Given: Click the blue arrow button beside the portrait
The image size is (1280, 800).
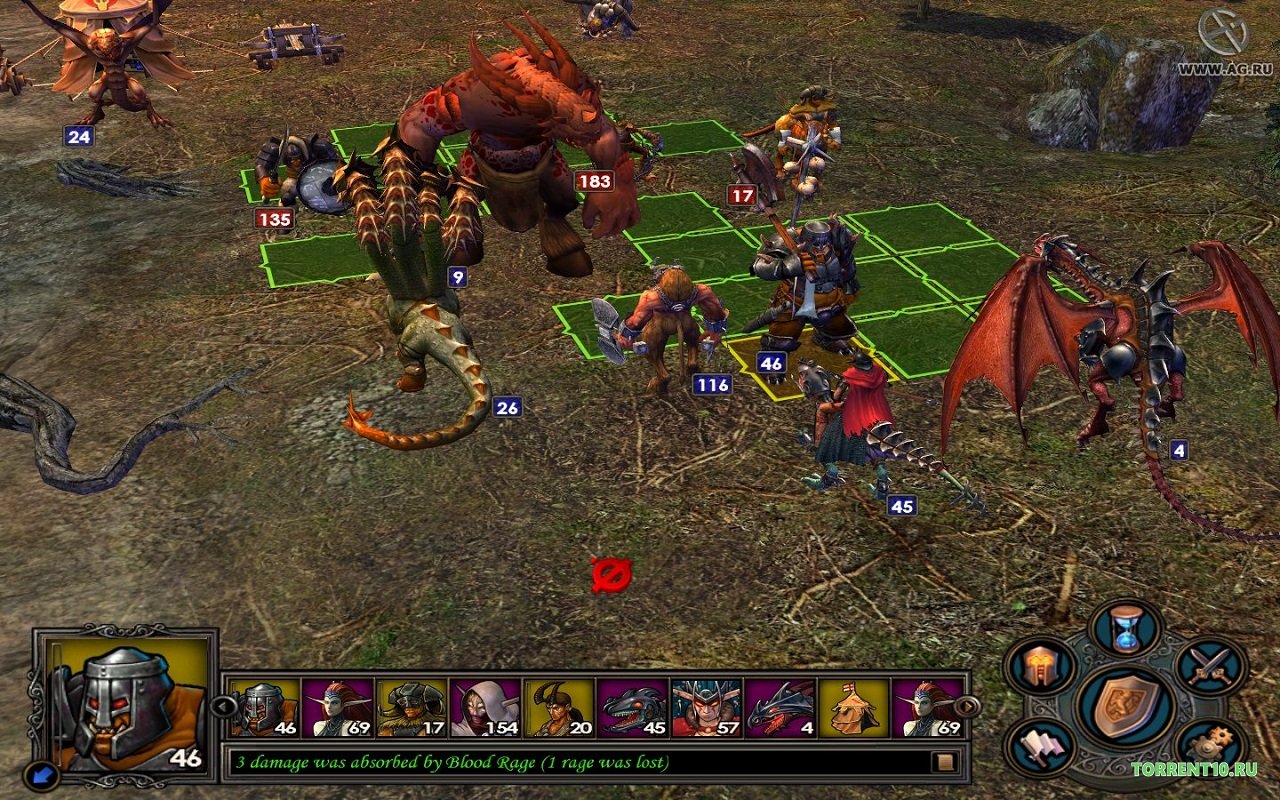Looking at the screenshot, I should pos(41,775).
